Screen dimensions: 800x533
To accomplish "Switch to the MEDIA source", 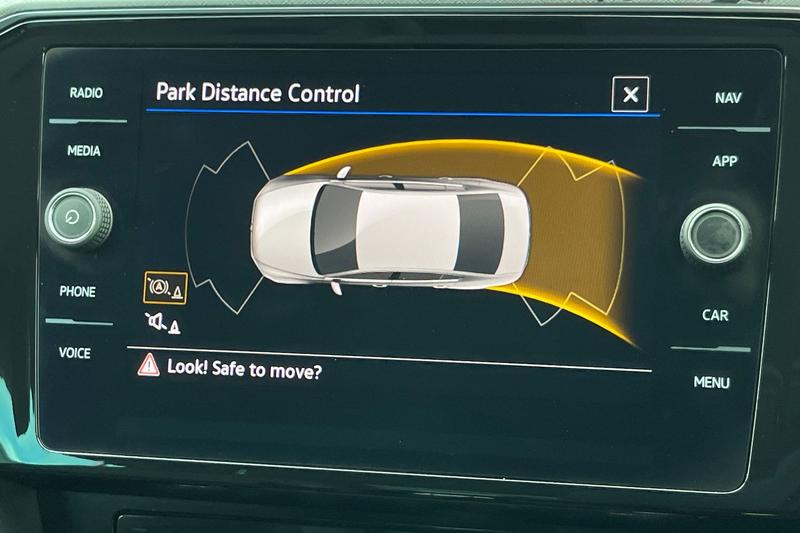I will 84,151.
